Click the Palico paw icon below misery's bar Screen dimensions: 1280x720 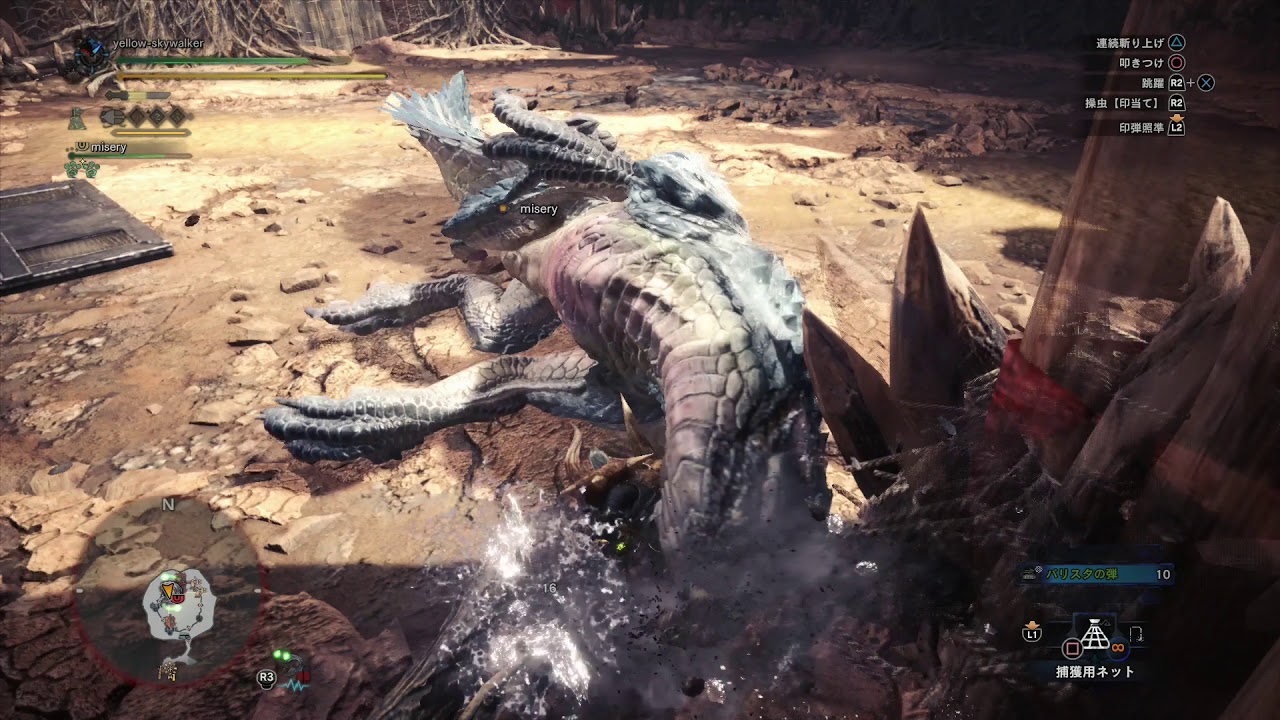(x=82, y=169)
